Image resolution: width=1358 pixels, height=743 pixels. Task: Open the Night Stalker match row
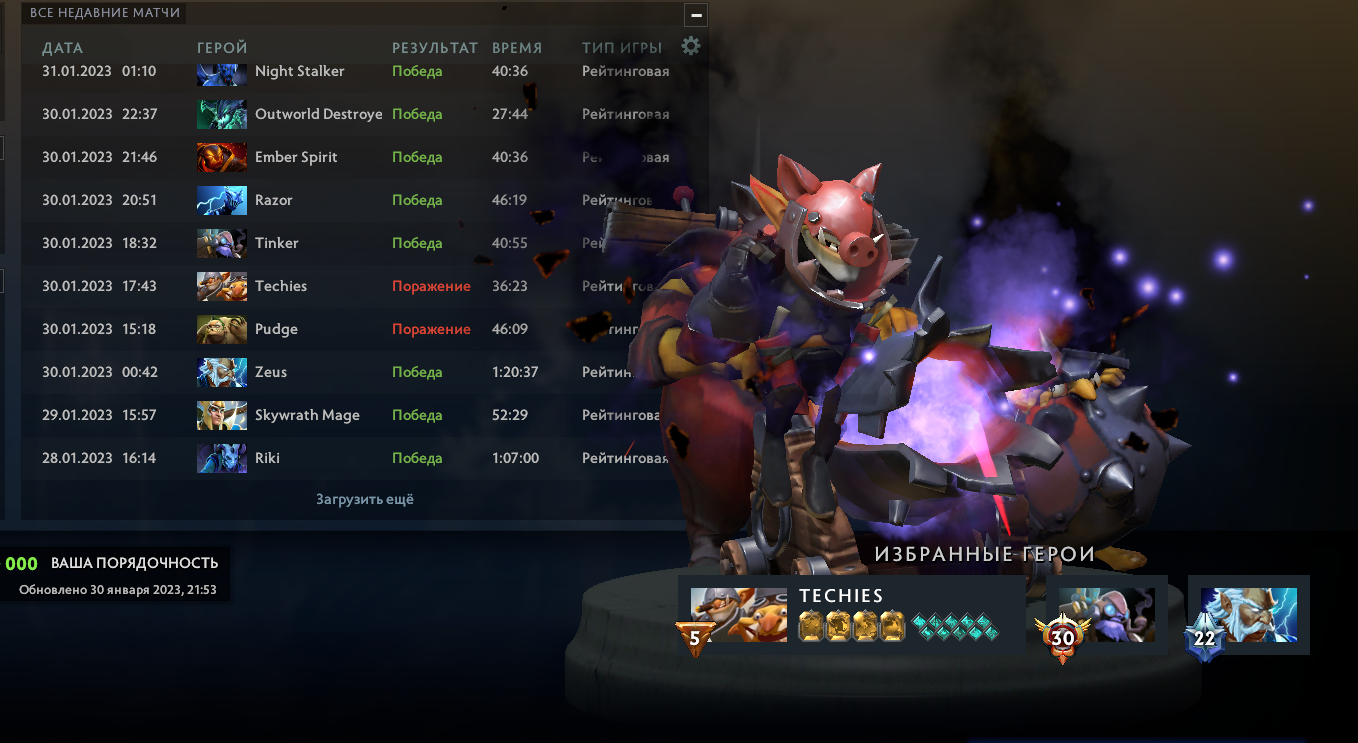[x=299, y=72]
